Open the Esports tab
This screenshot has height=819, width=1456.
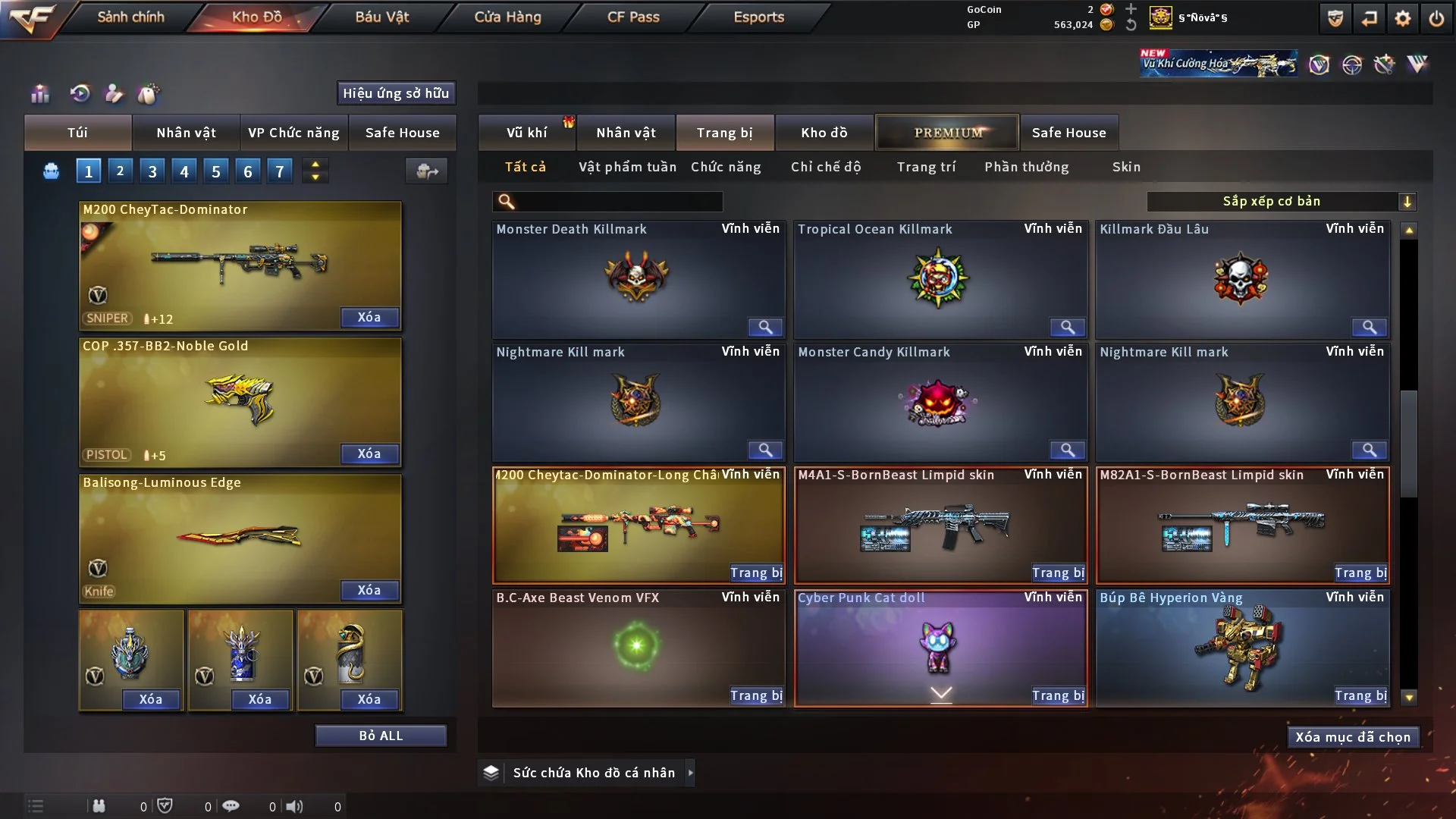pos(758,17)
